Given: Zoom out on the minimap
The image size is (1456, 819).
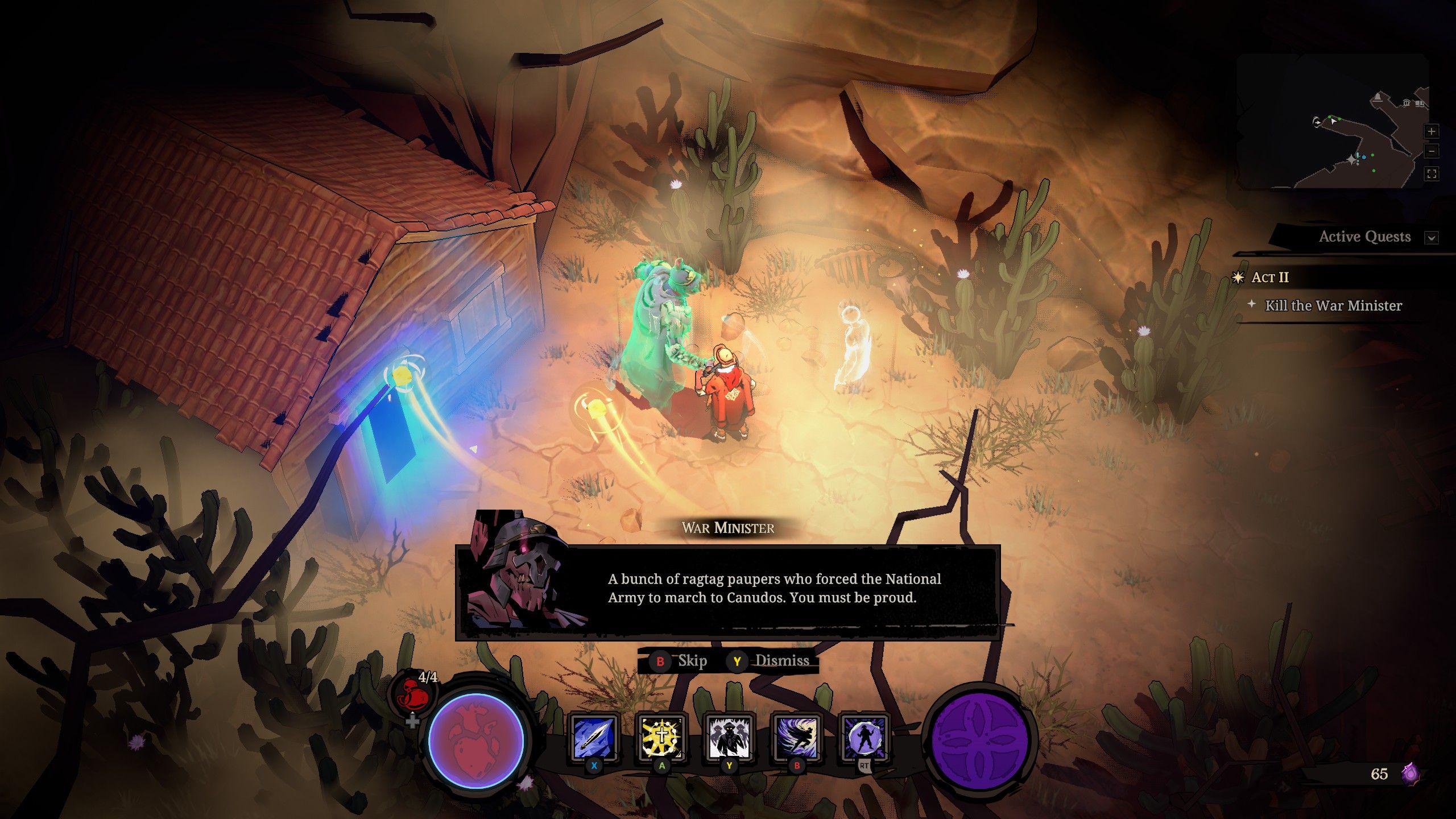Looking at the screenshot, I should click(x=1432, y=151).
